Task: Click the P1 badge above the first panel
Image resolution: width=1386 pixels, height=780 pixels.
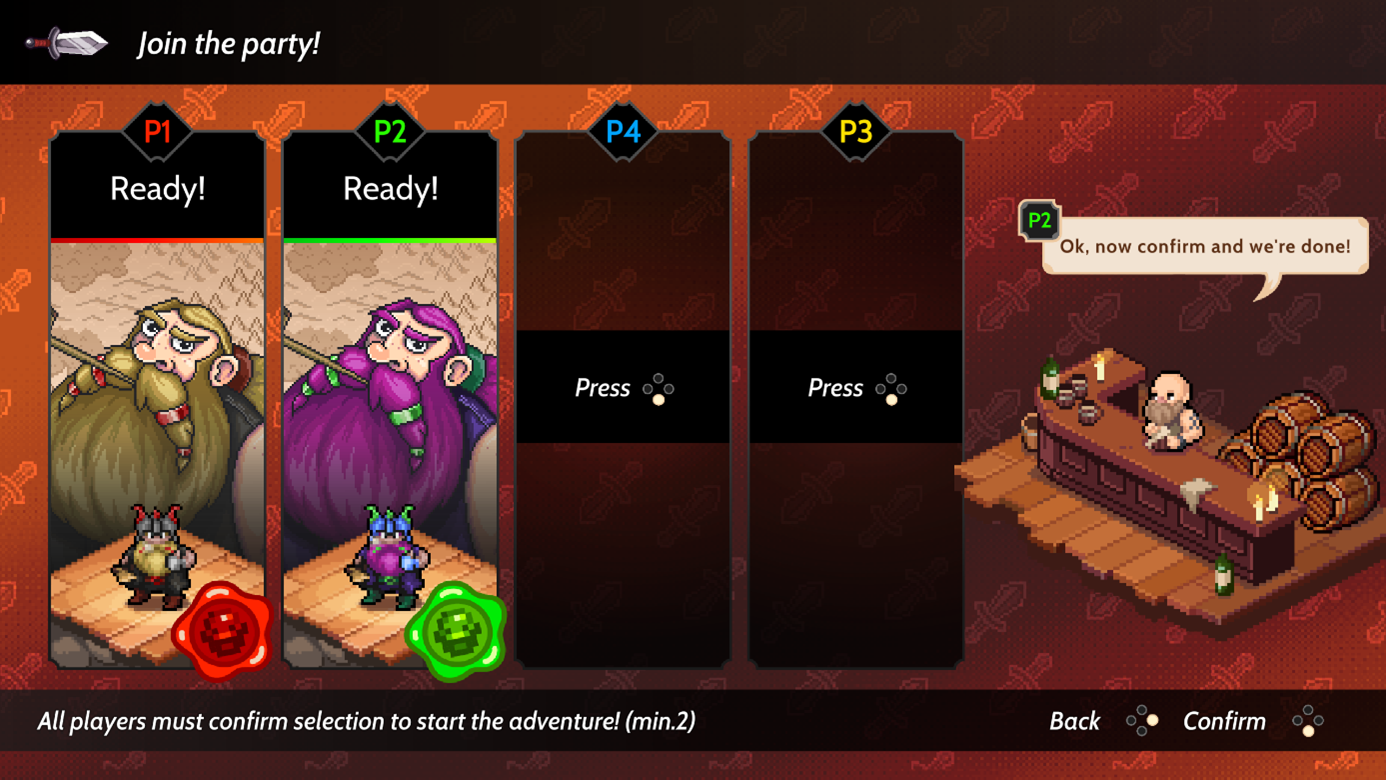Action: tap(157, 131)
